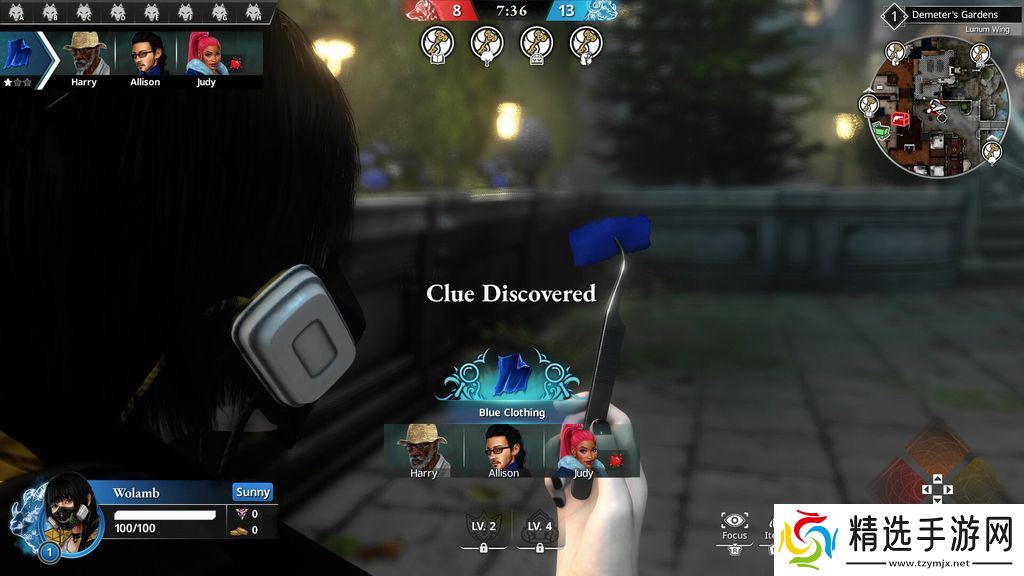Click the locked LV. 4 skill slot

coord(540,531)
